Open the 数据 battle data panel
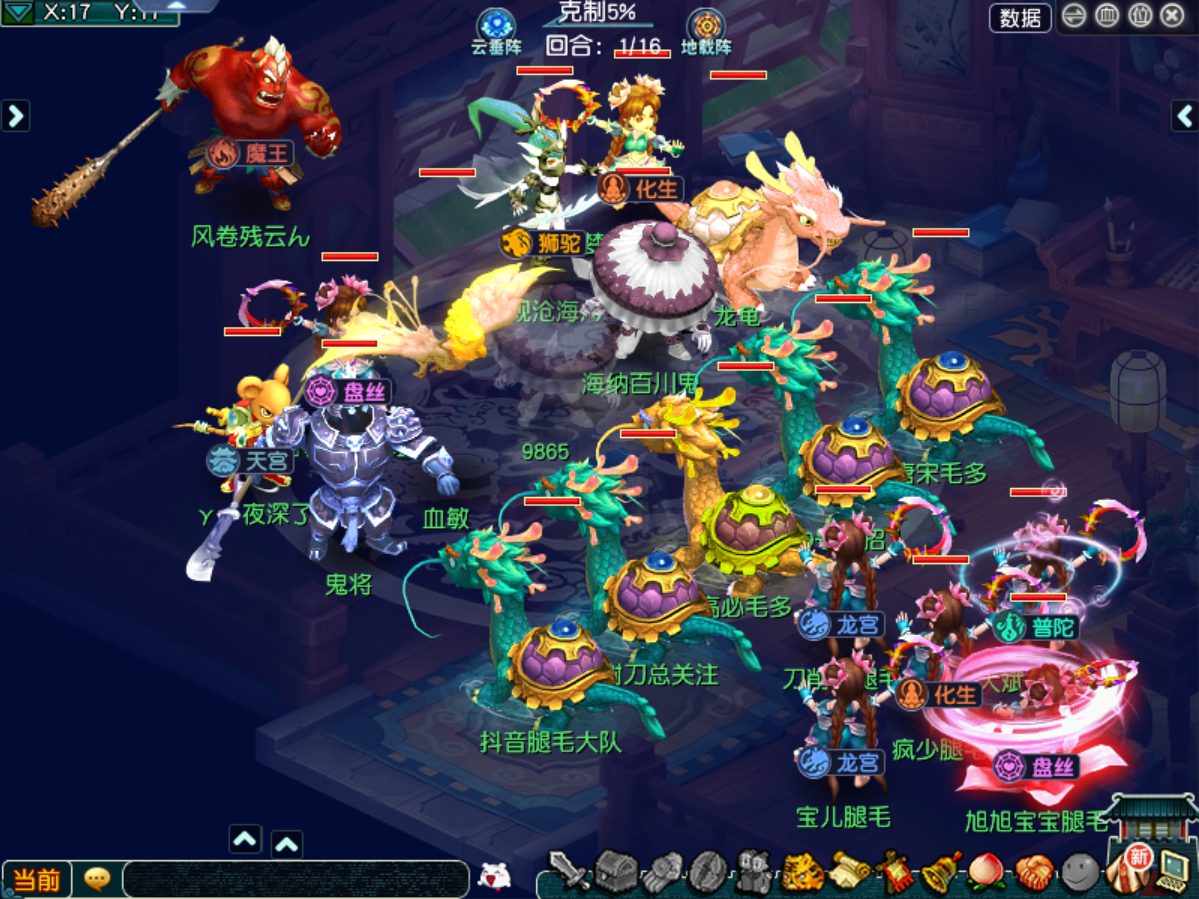This screenshot has width=1199, height=899. 1020,17
